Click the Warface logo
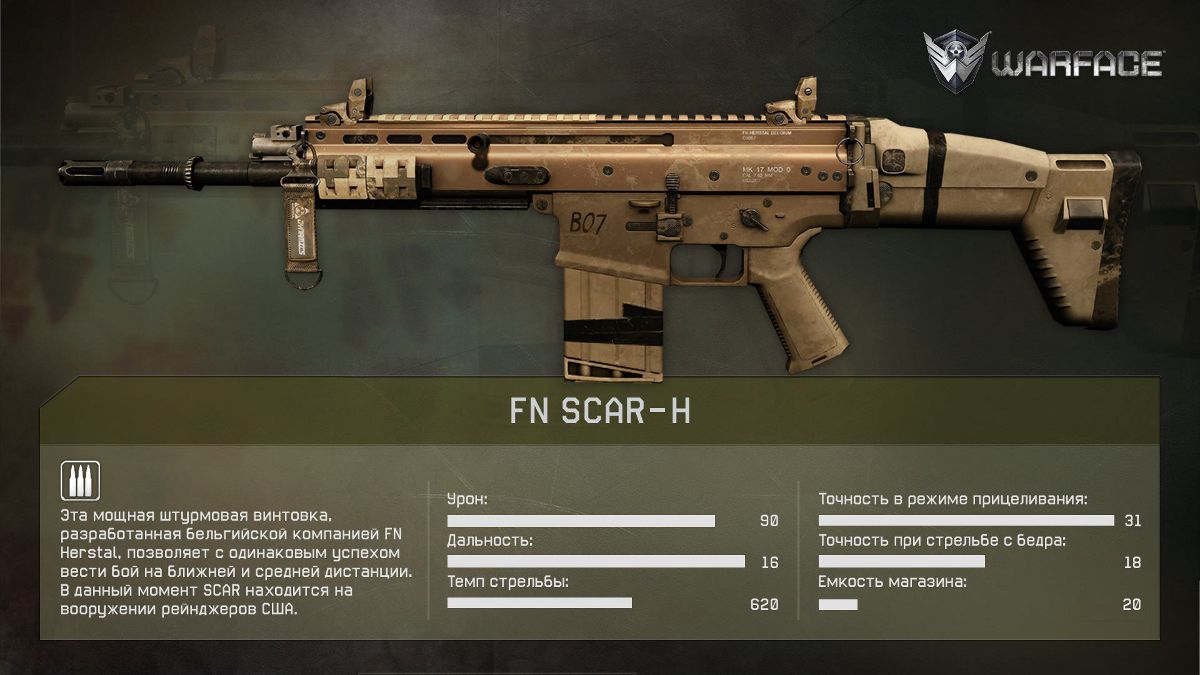This screenshot has width=1200, height=675. pyautogui.click(x=1043, y=62)
